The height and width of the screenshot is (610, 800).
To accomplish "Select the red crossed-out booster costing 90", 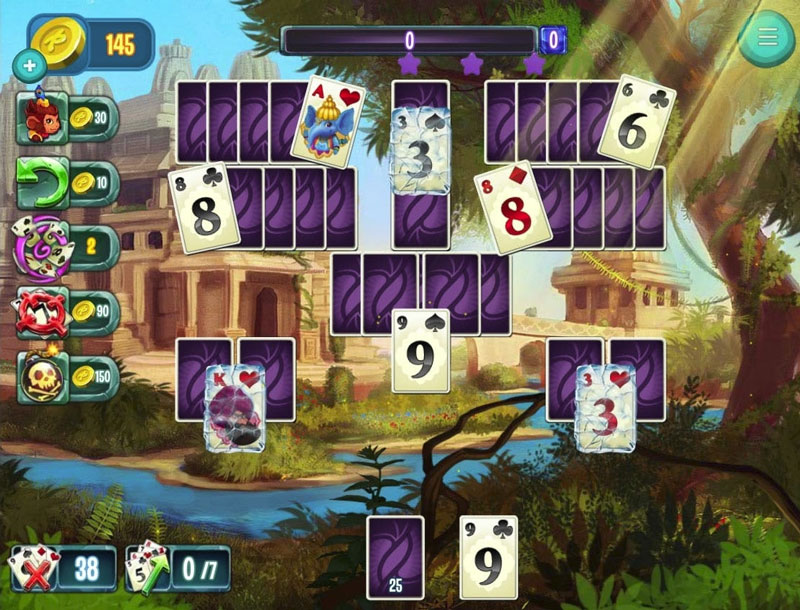I will click(x=44, y=311).
